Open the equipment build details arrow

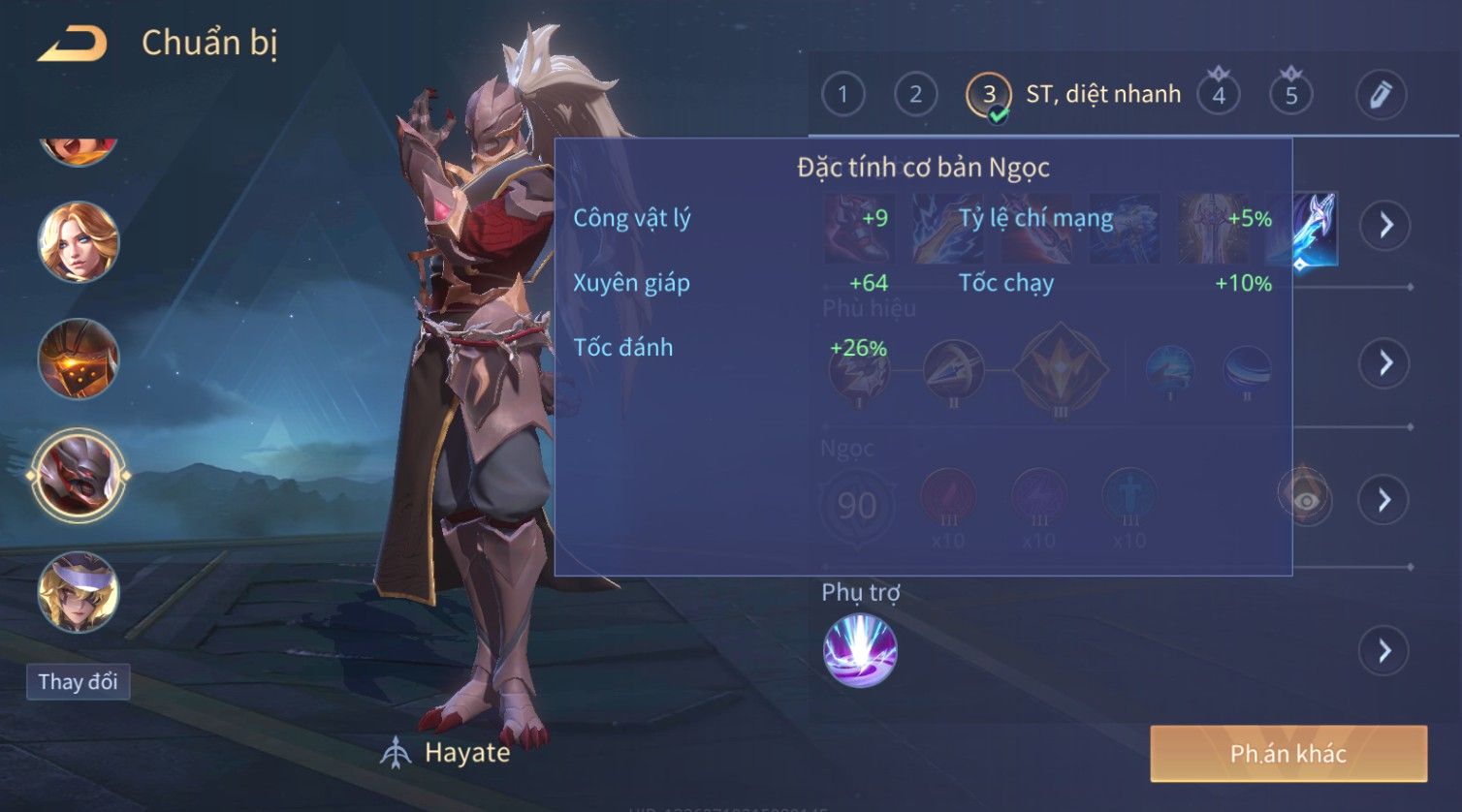coord(1384,226)
